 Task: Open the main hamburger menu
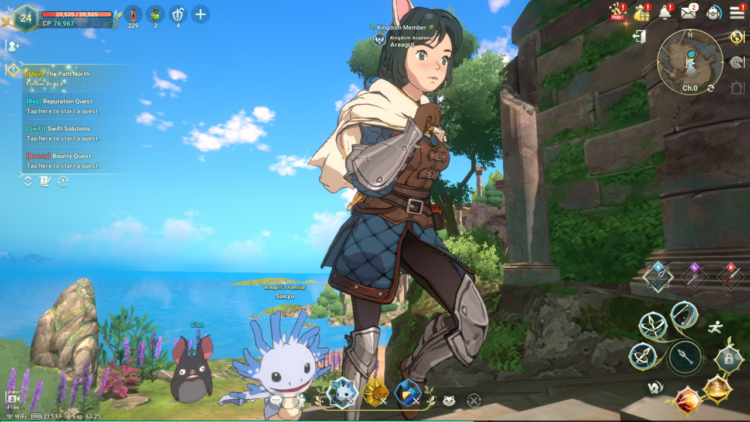pyautogui.click(x=738, y=12)
